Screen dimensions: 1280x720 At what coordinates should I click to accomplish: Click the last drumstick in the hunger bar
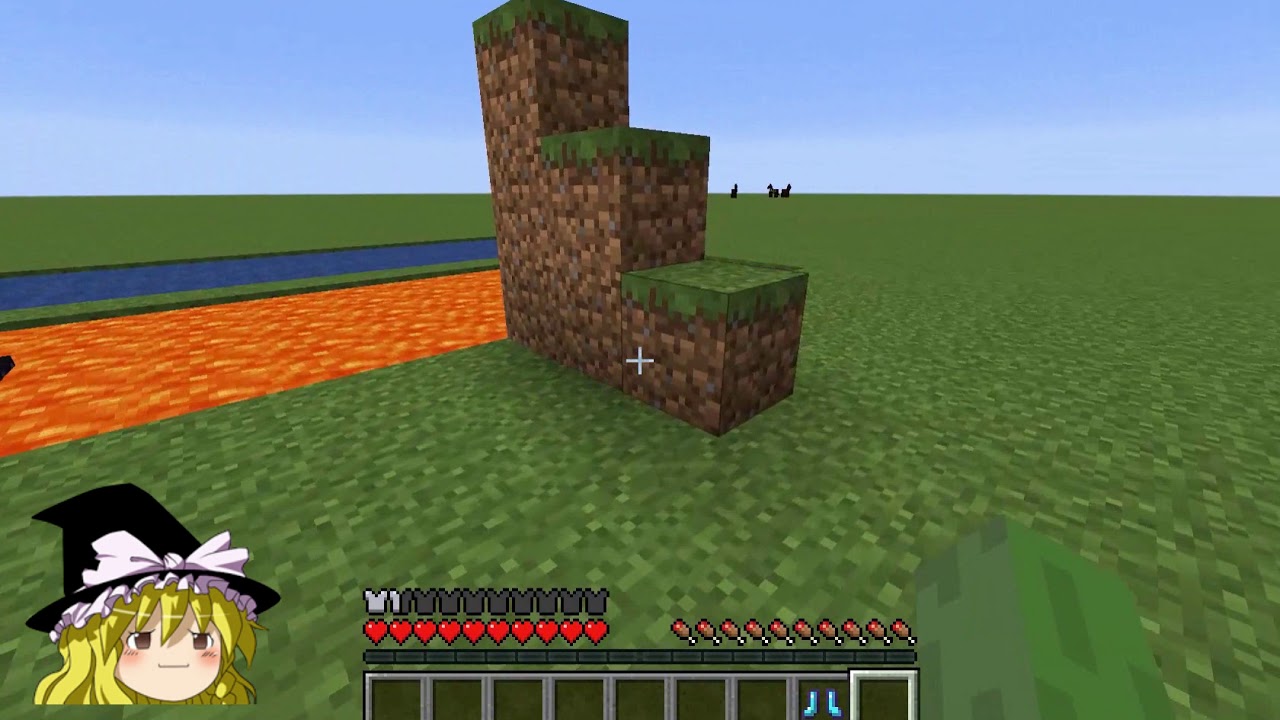(x=900, y=630)
